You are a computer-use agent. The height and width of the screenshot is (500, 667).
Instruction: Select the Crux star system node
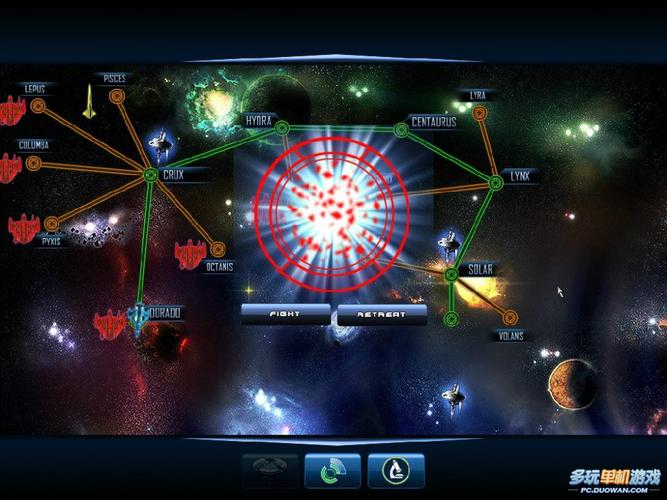pos(149,175)
